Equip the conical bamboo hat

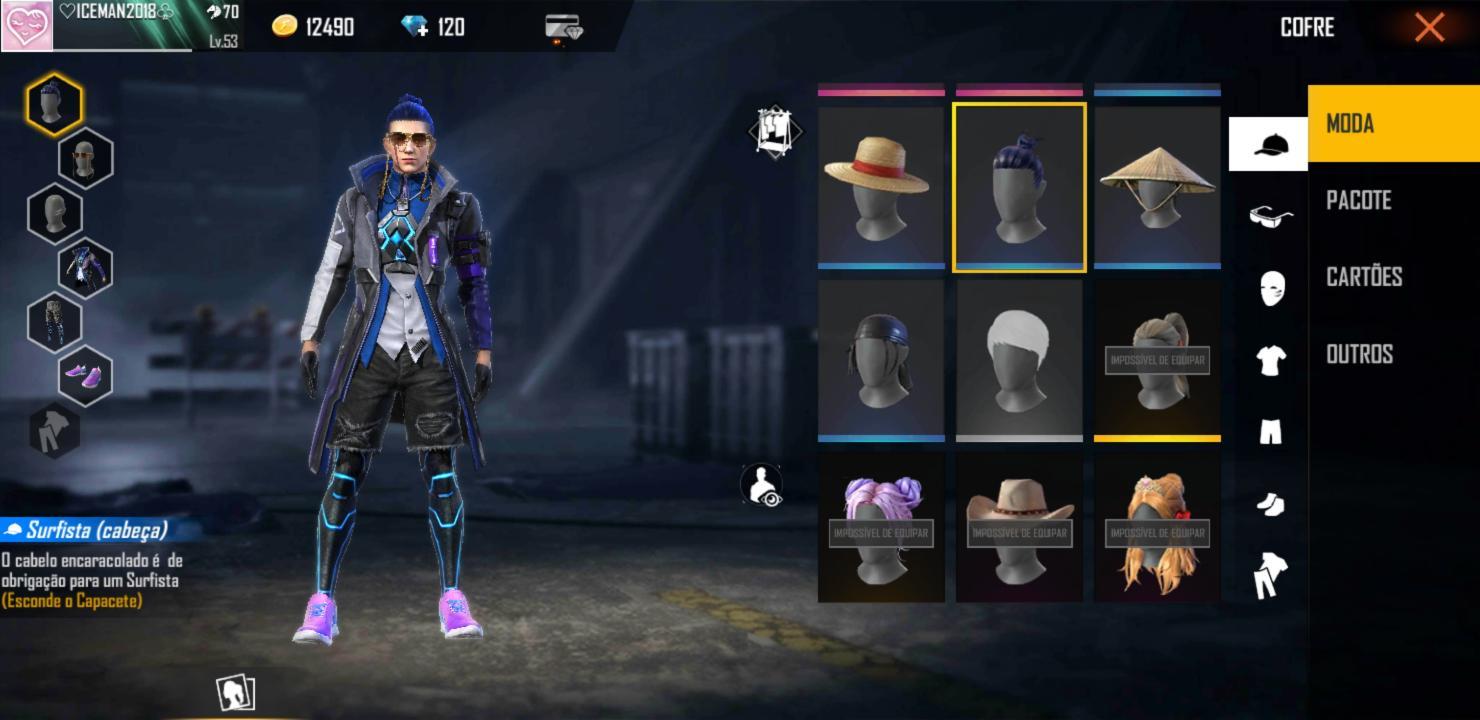point(1157,187)
